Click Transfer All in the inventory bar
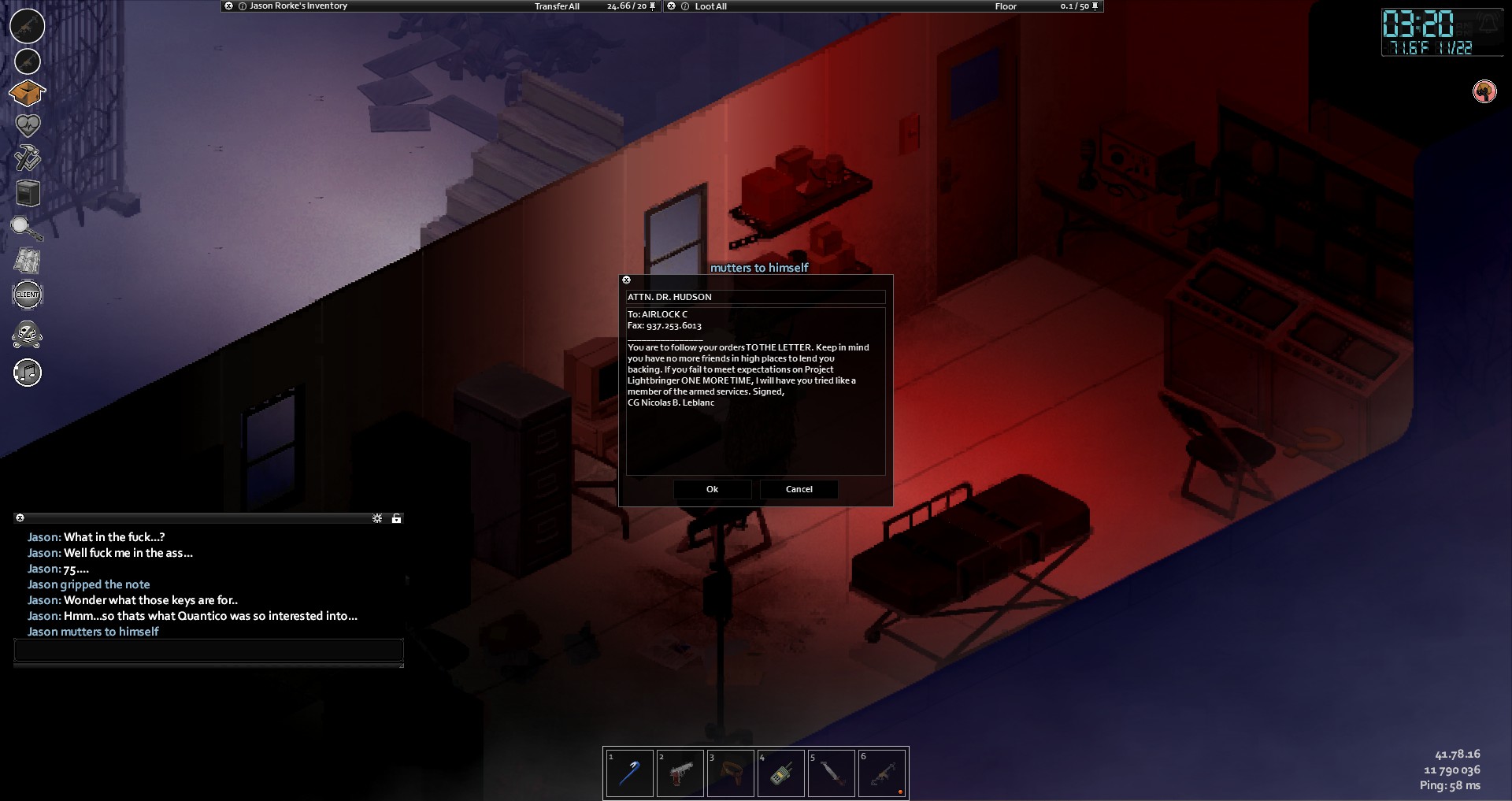The width and height of the screenshot is (1512, 801). 557,6
